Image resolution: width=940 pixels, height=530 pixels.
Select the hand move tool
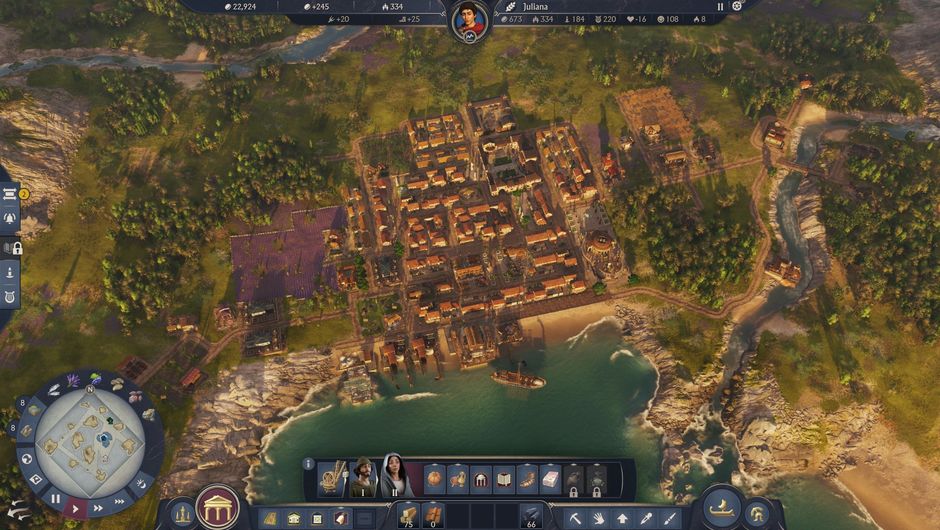click(598, 518)
